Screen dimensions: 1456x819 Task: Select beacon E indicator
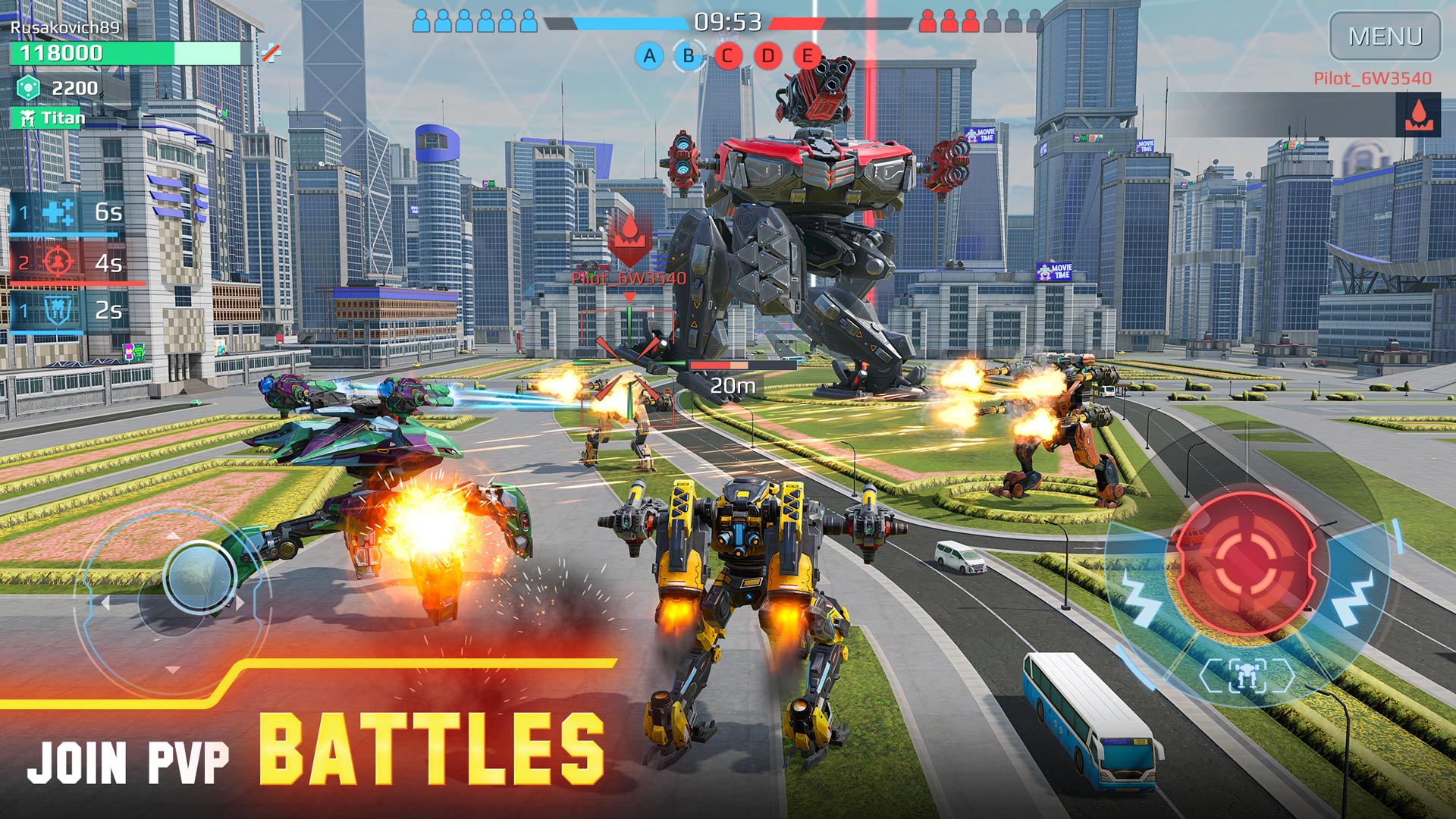pos(807,55)
